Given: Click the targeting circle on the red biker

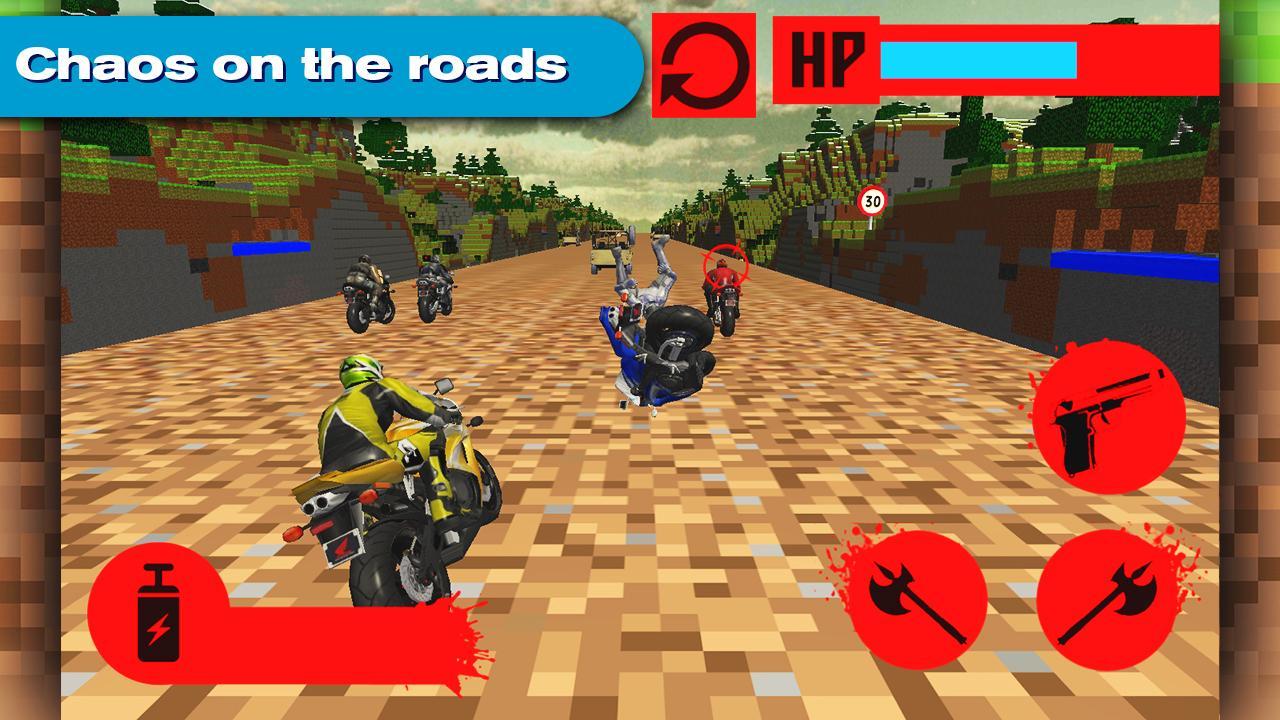Looking at the screenshot, I should [x=726, y=265].
